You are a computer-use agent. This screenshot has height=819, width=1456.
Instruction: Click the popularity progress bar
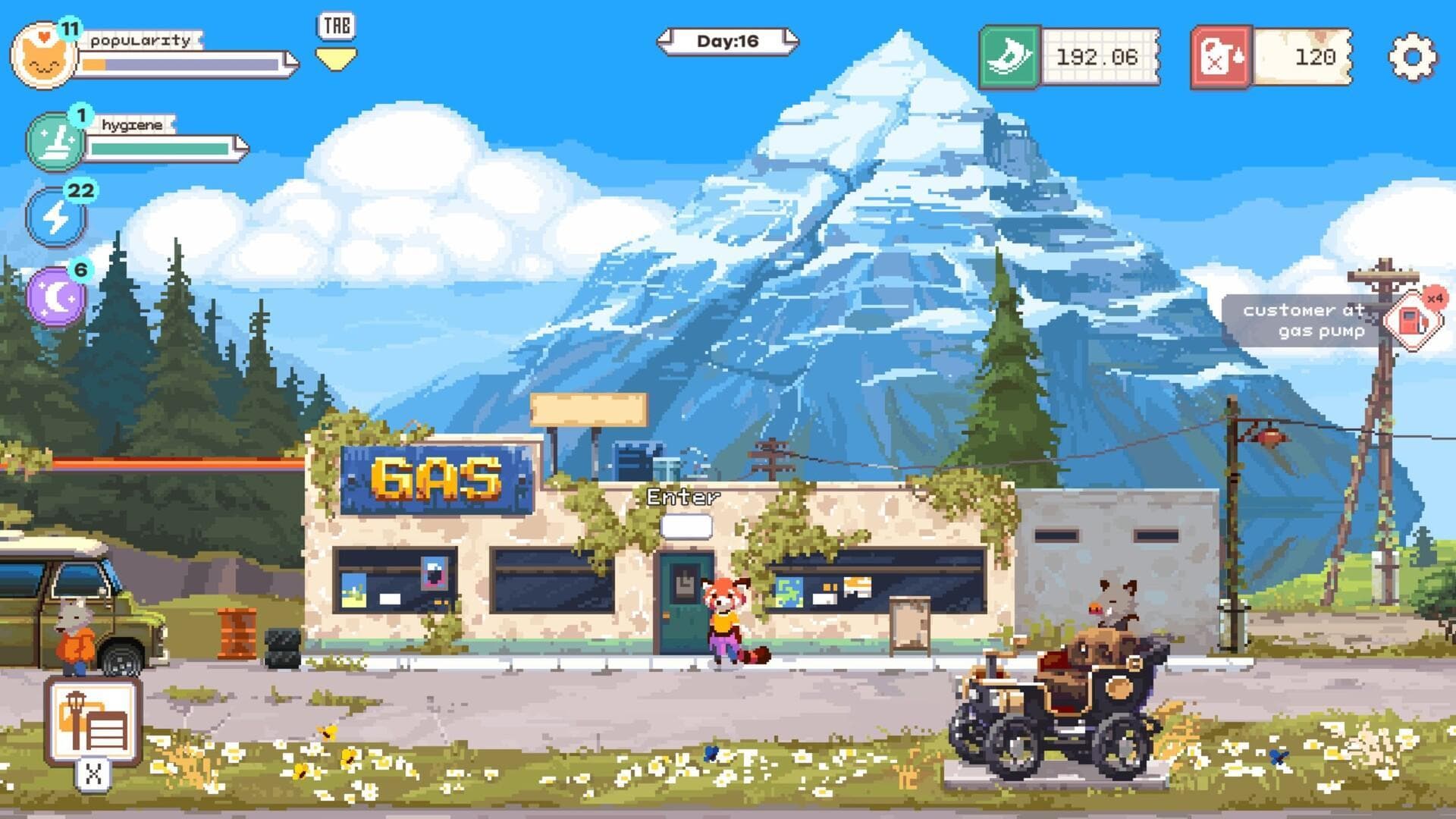point(174,64)
